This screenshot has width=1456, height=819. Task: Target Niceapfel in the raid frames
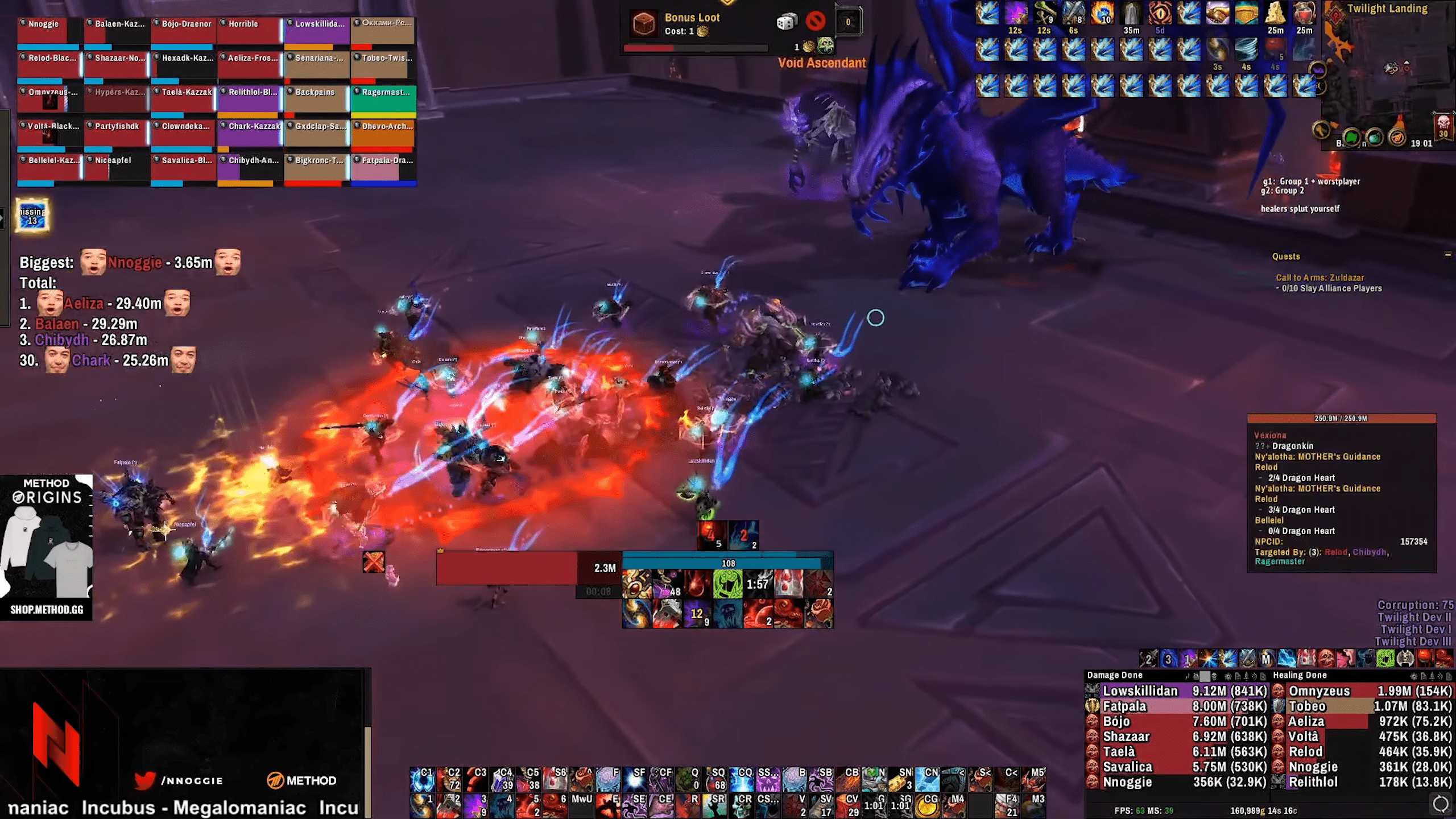(x=116, y=169)
